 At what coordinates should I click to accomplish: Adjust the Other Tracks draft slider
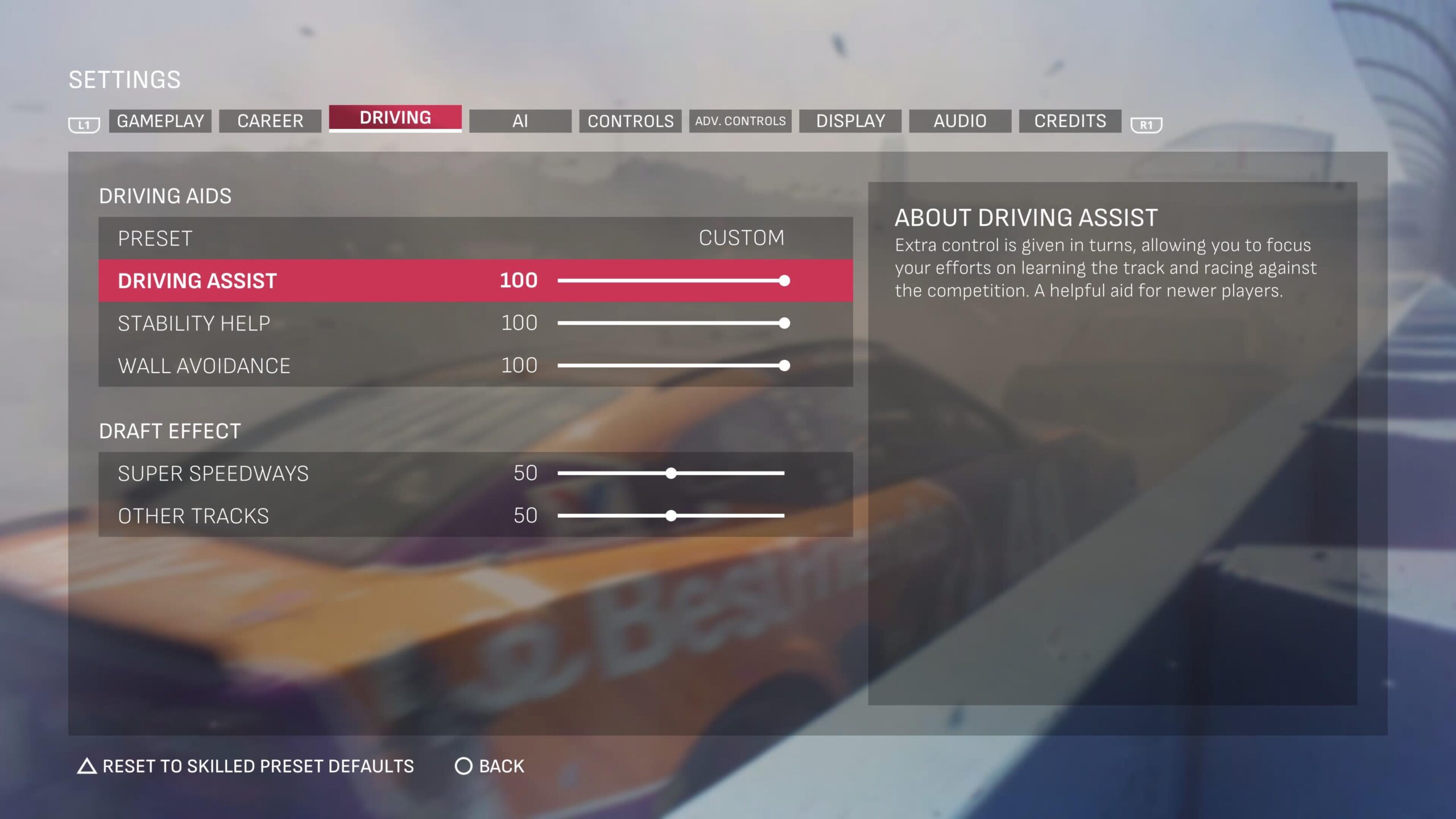pos(671,516)
